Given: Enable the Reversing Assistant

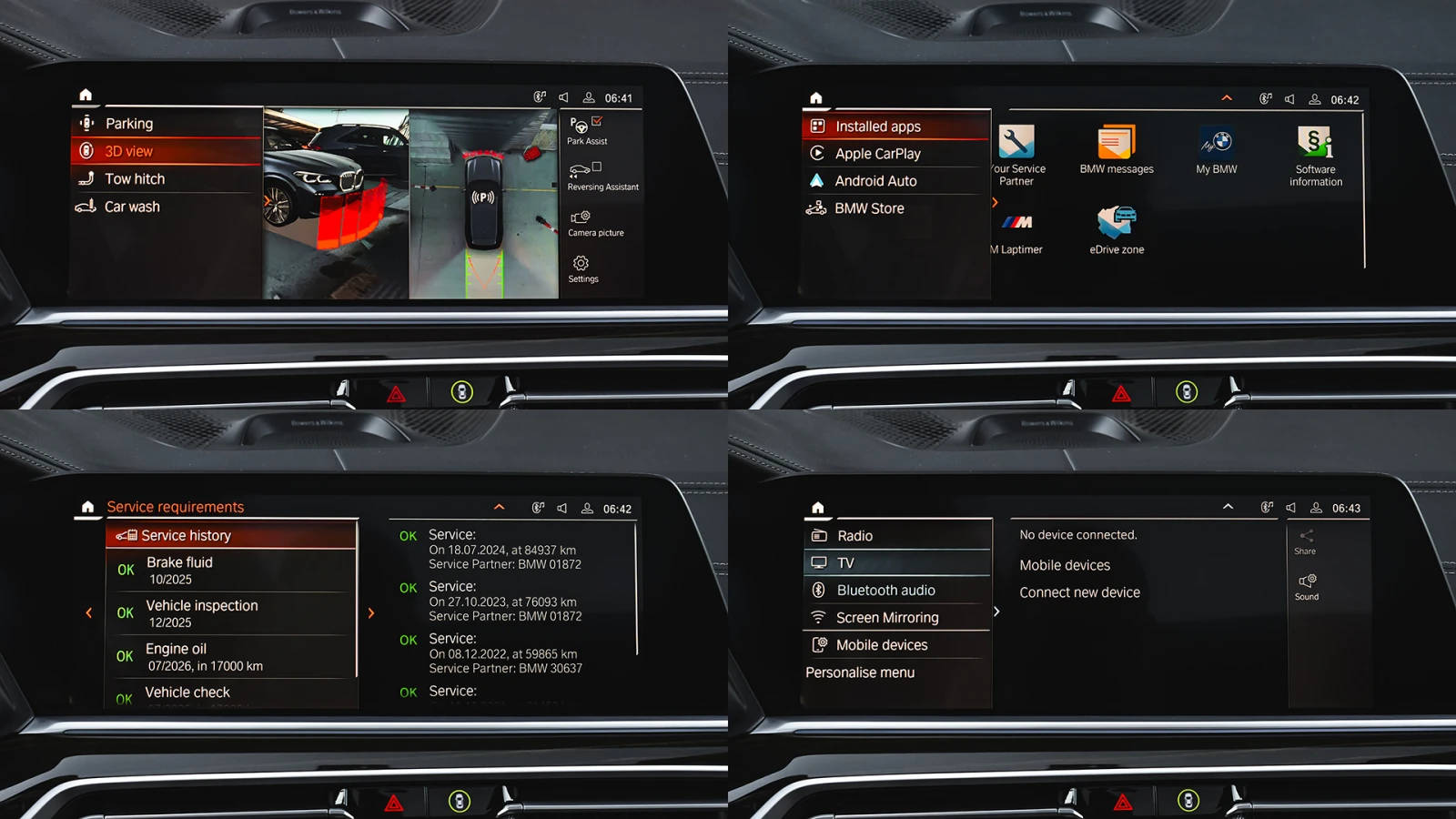Looking at the screenshot, I should click(x=602, y=177).
